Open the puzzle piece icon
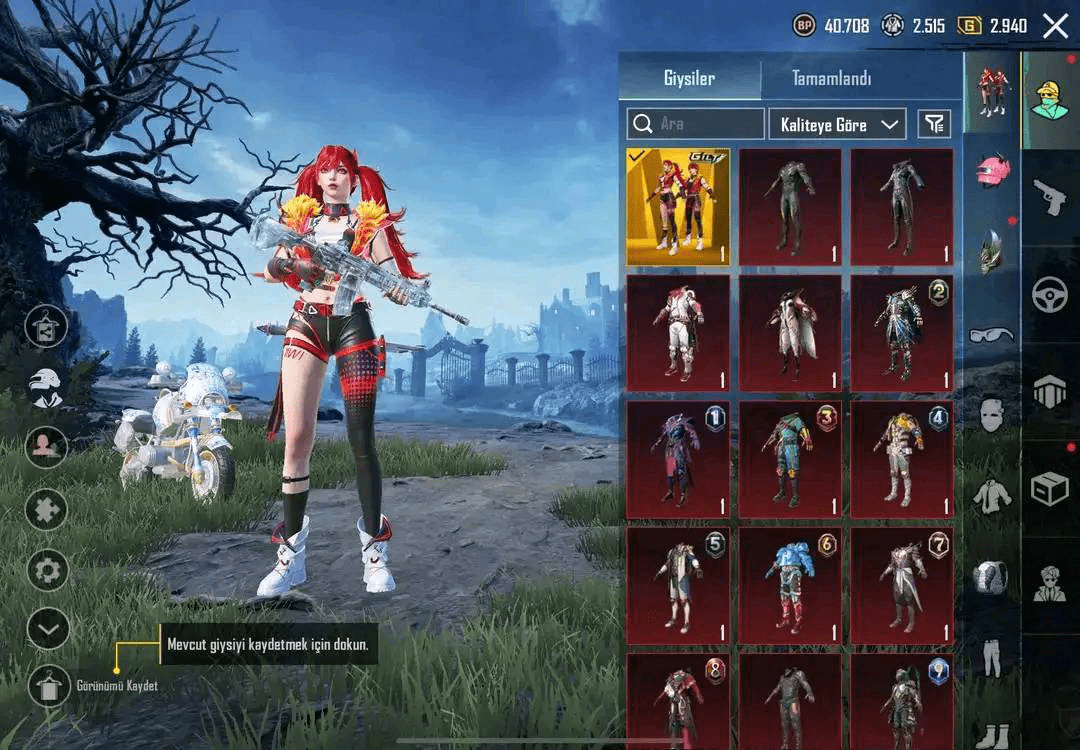Viewport: 1080px width, 750px height. (x=47, y=510)
